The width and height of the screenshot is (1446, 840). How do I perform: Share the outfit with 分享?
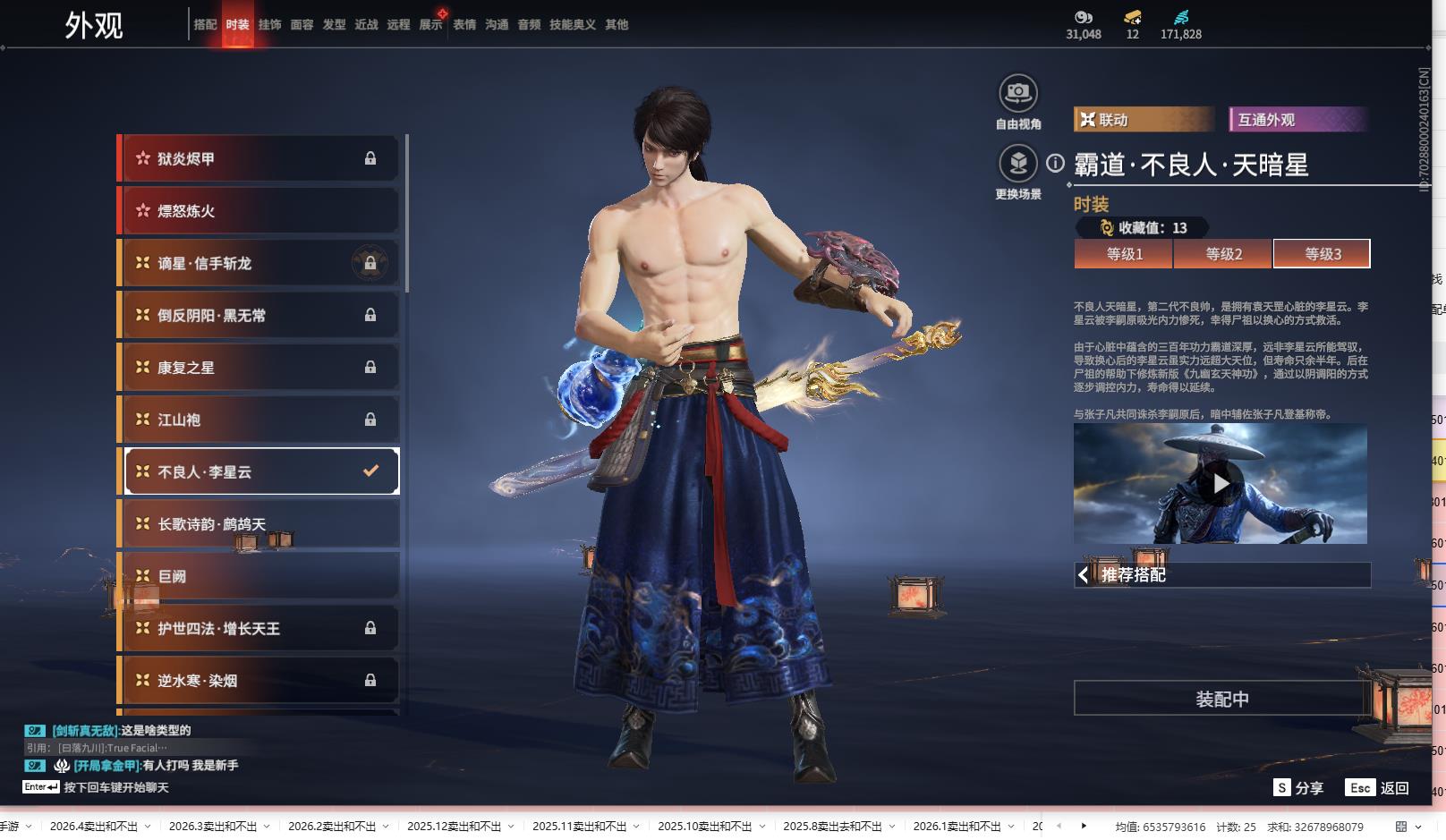[1298, 788]
